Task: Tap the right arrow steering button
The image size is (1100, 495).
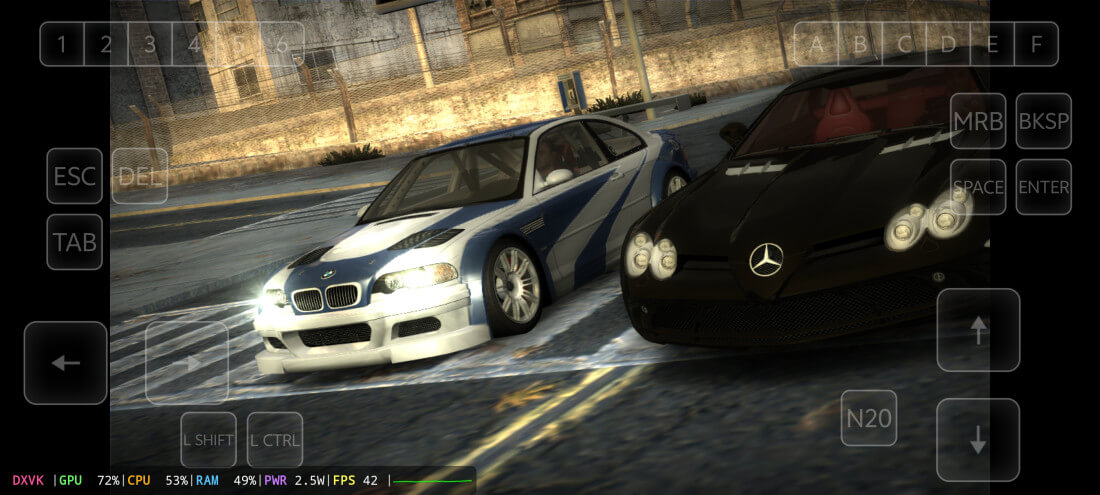Action: 187,363
